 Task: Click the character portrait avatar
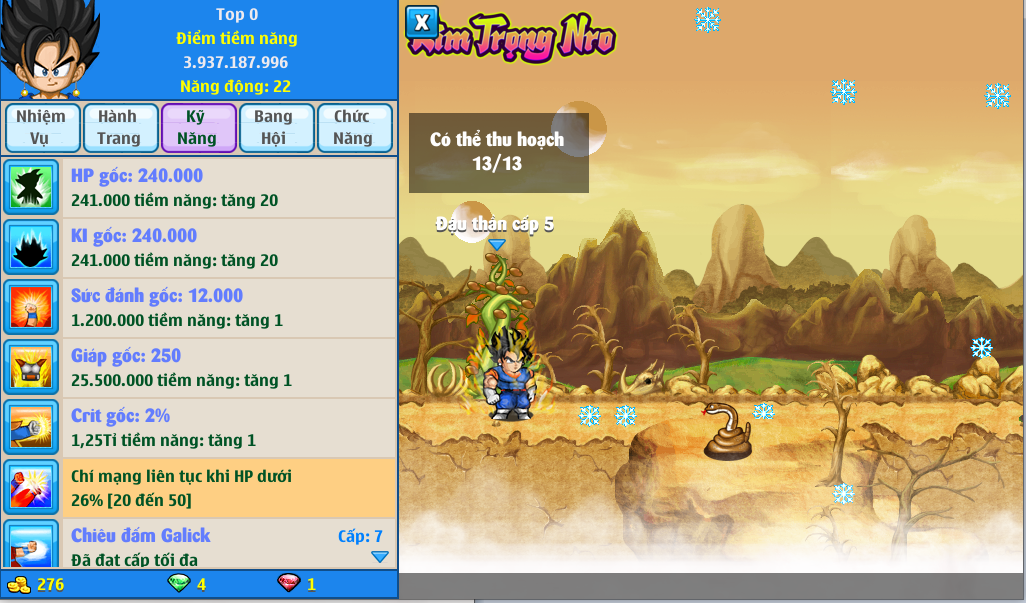point(48,50)
